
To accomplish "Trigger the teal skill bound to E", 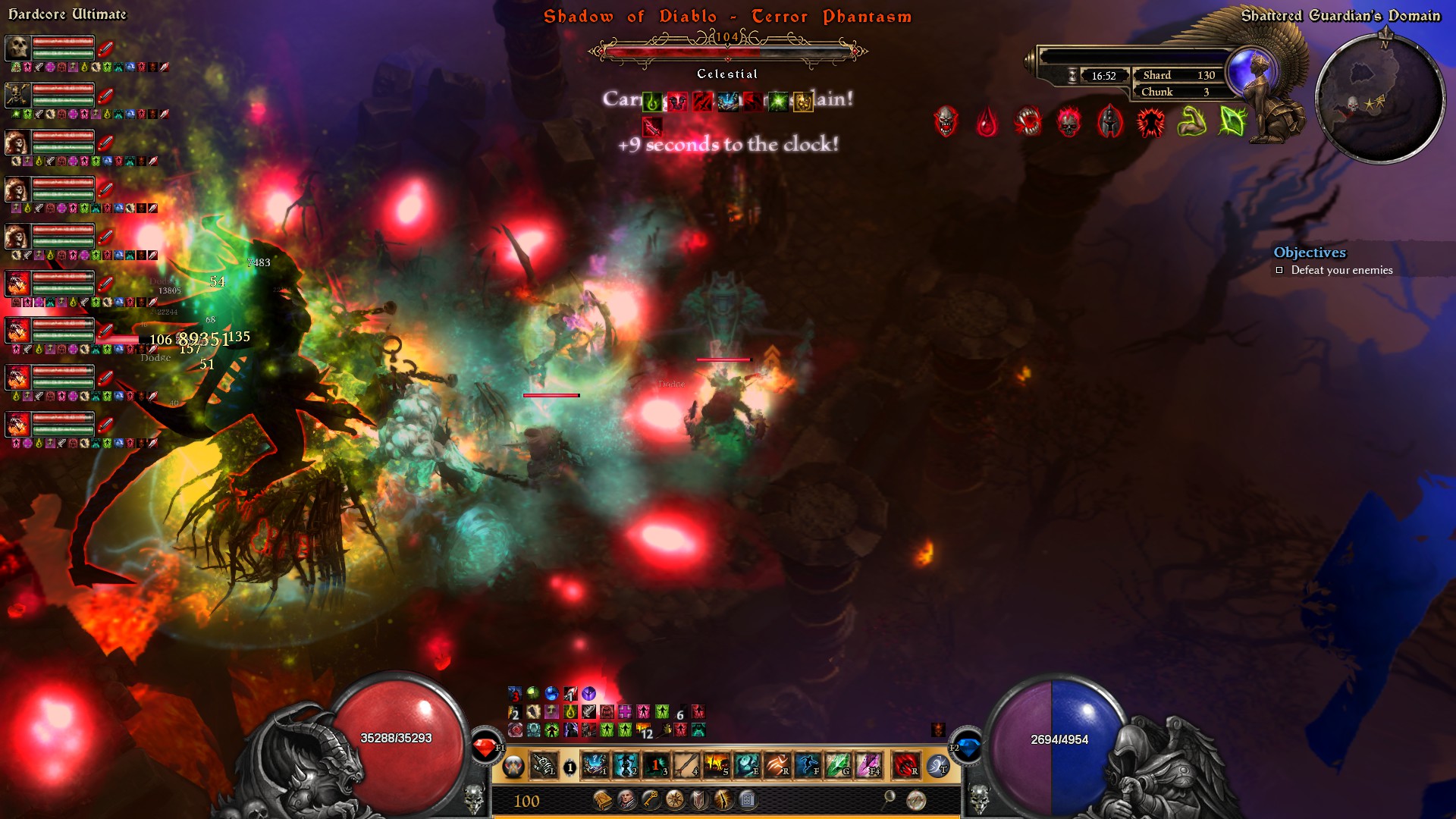I will click(746, 765).
